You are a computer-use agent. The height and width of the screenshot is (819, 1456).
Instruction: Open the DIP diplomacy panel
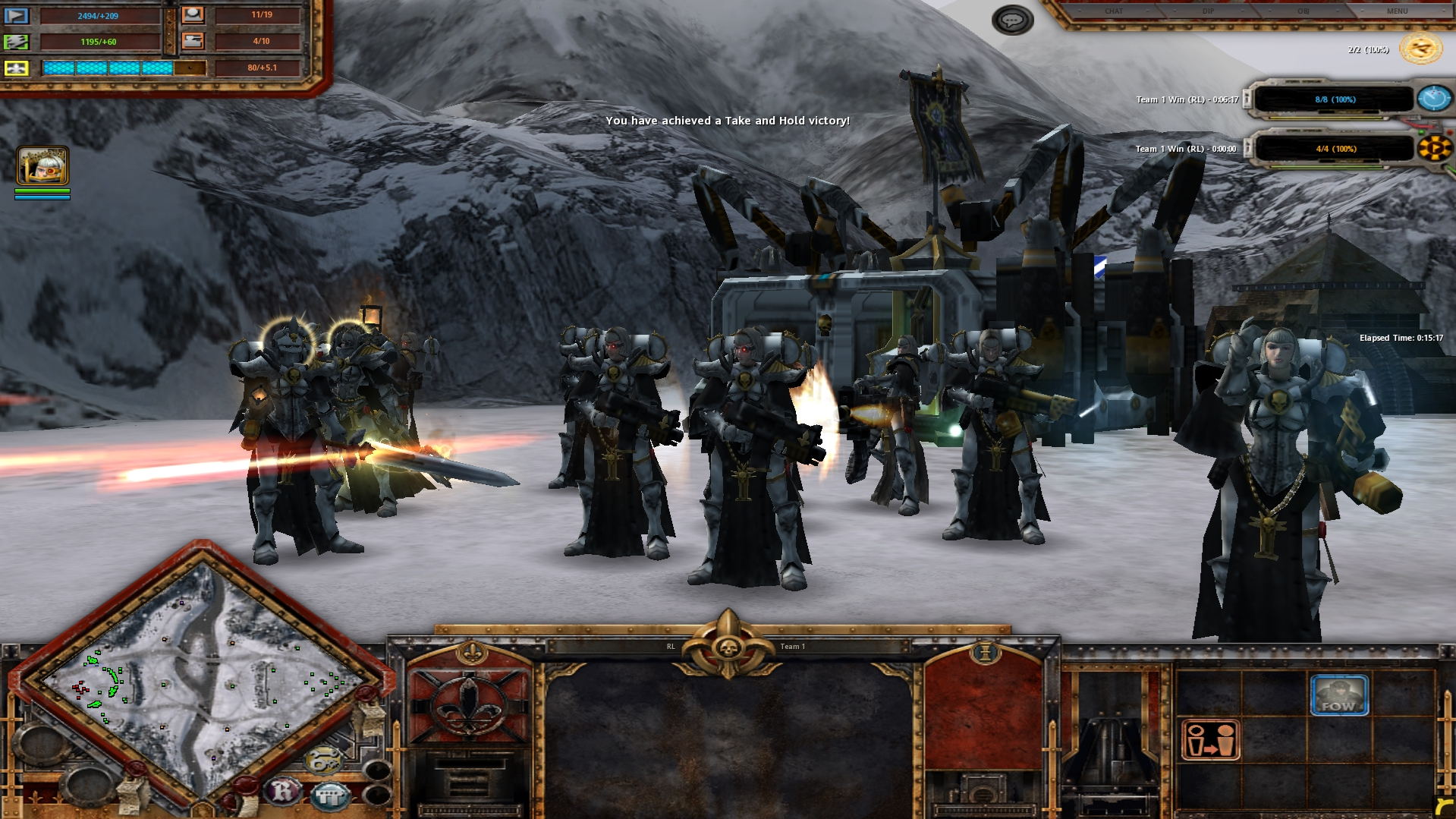click(1208, 11)
